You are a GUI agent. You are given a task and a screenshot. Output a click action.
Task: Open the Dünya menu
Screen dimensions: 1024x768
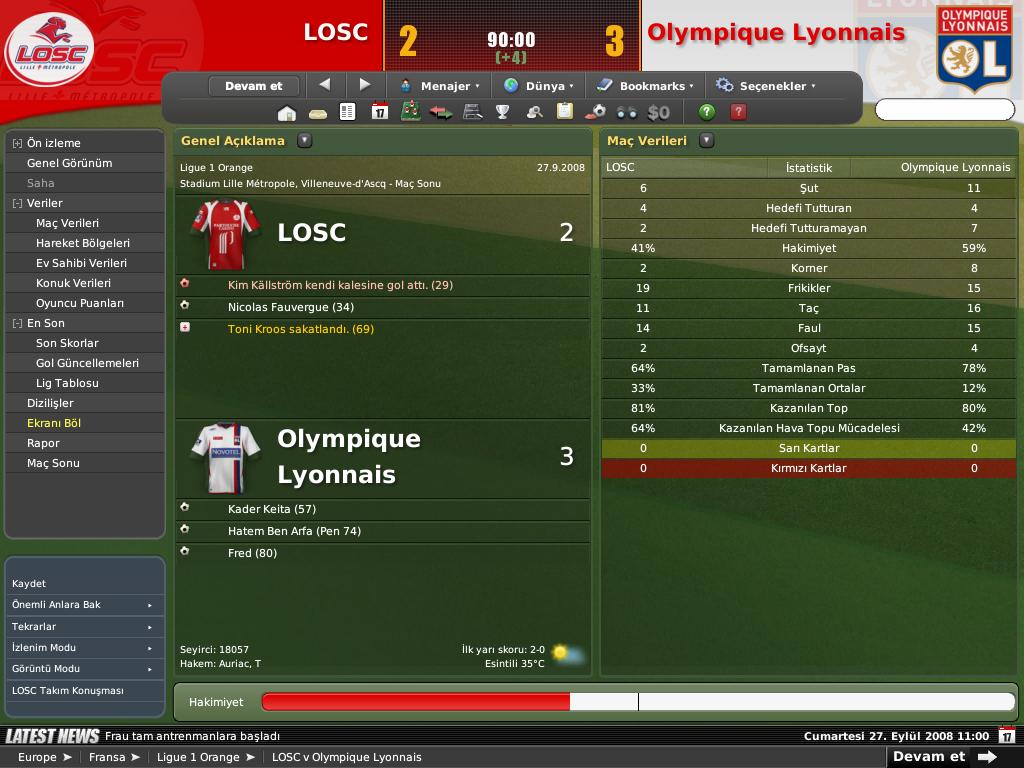(541, 86)
